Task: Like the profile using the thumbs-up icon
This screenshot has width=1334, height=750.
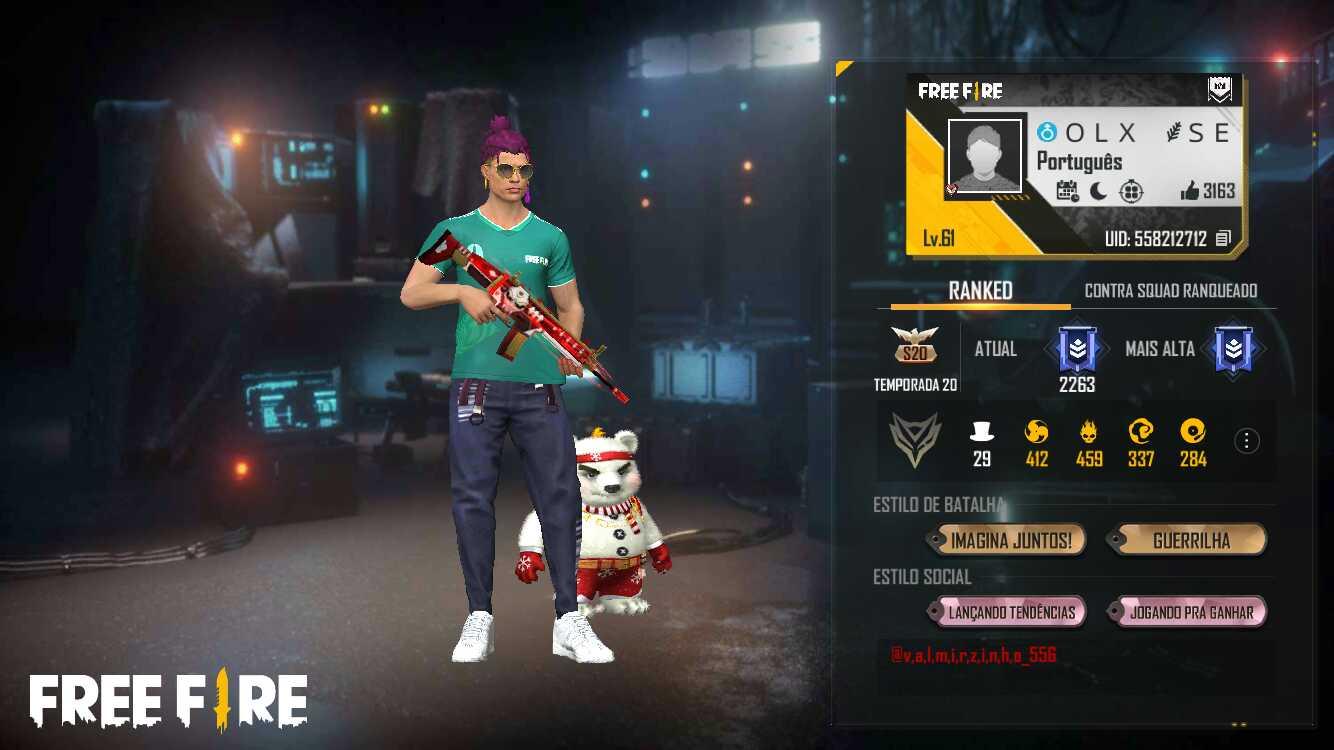Action: pyautogui.click(x=1189, y=191)
